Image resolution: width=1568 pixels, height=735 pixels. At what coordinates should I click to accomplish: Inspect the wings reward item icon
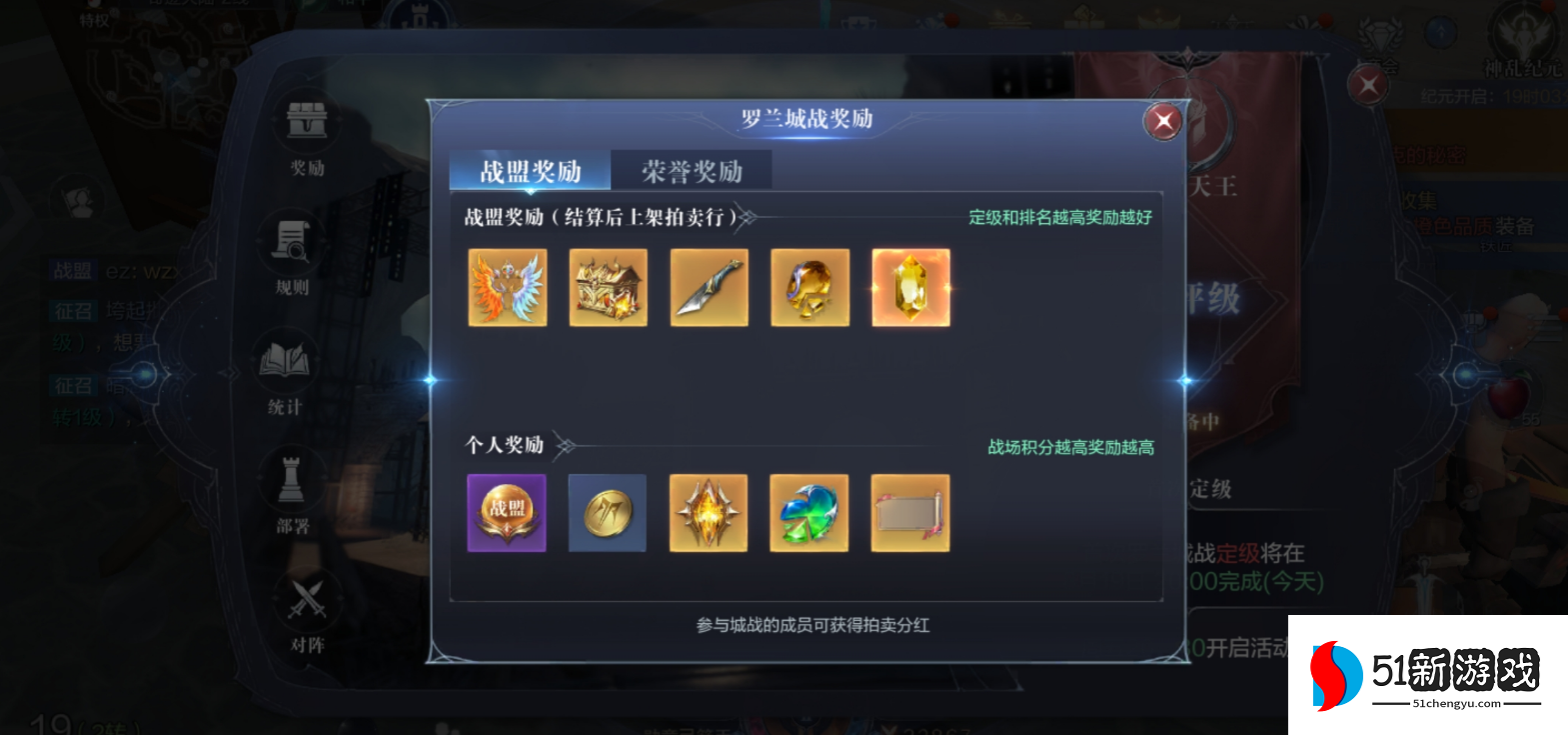507,289
